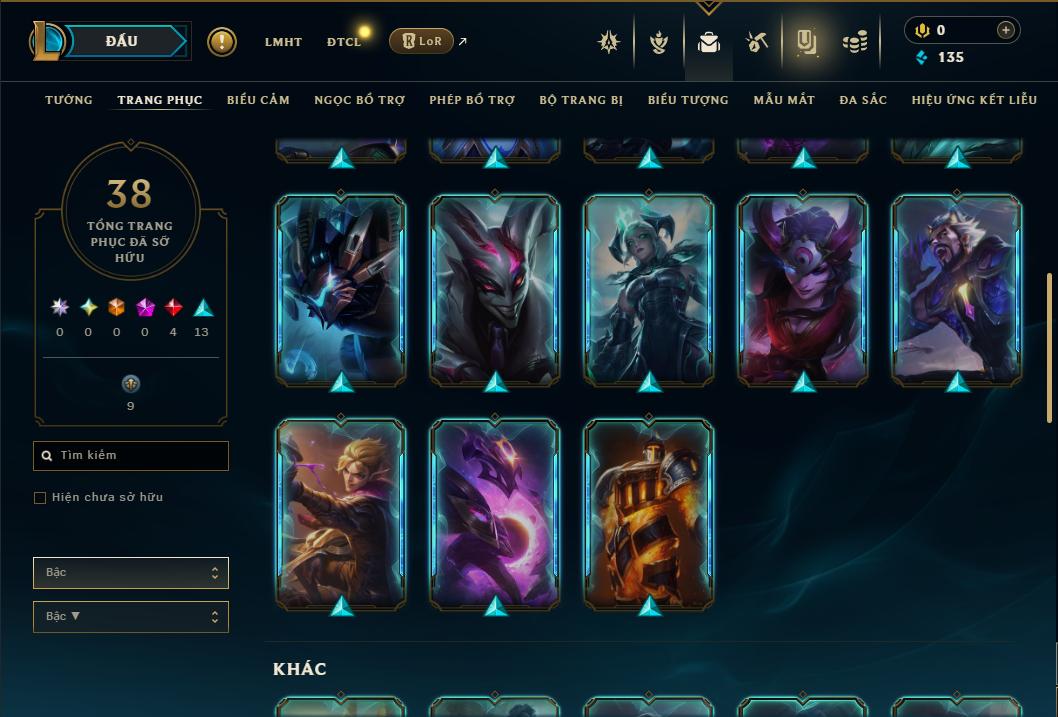This screenshot has width=1058, height=717.
Task: Go to the PHÉP BỔ TRỢ tab
Action: (472, 100)
